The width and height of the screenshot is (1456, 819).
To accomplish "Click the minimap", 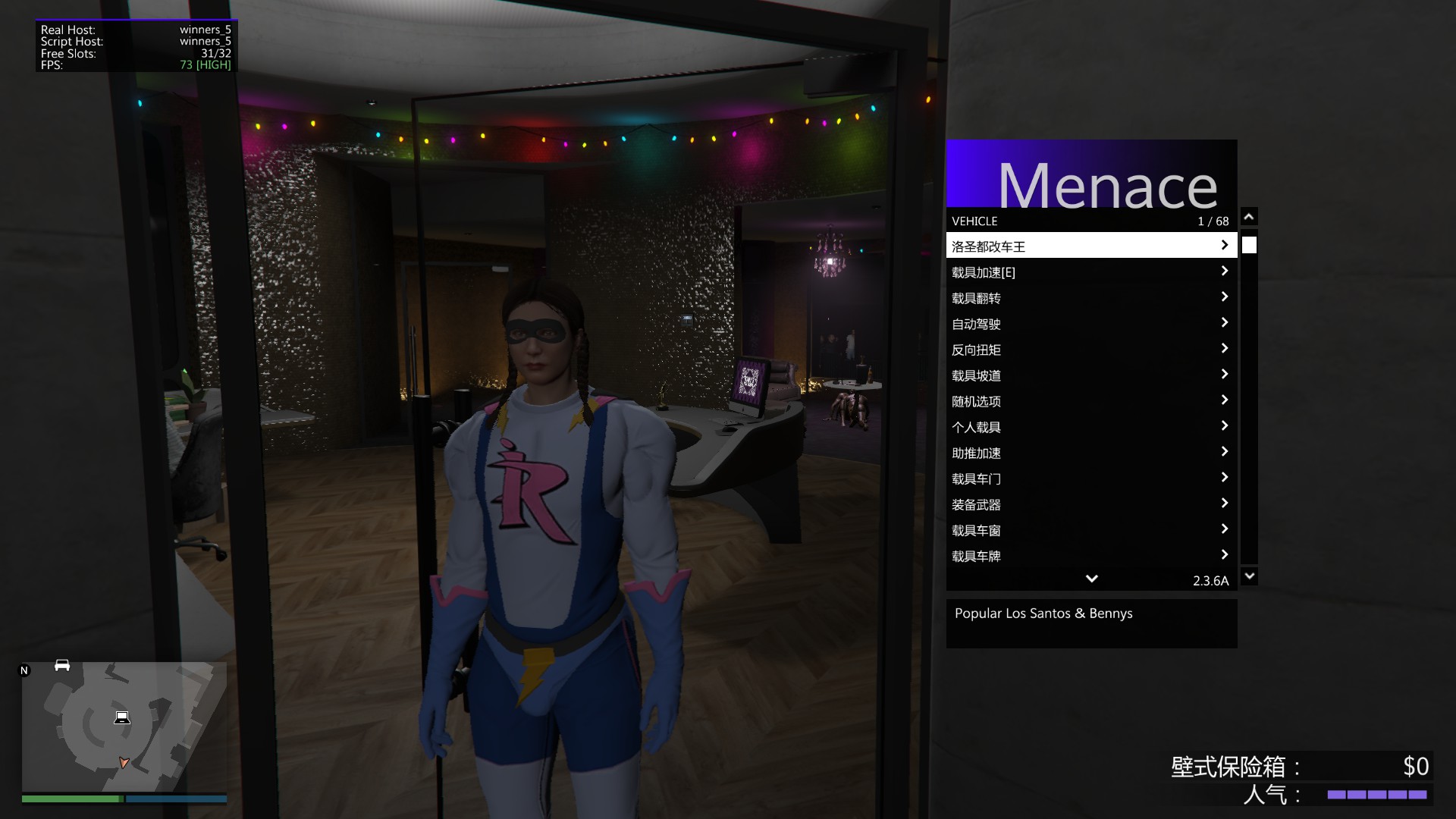I will click(124, 726).
